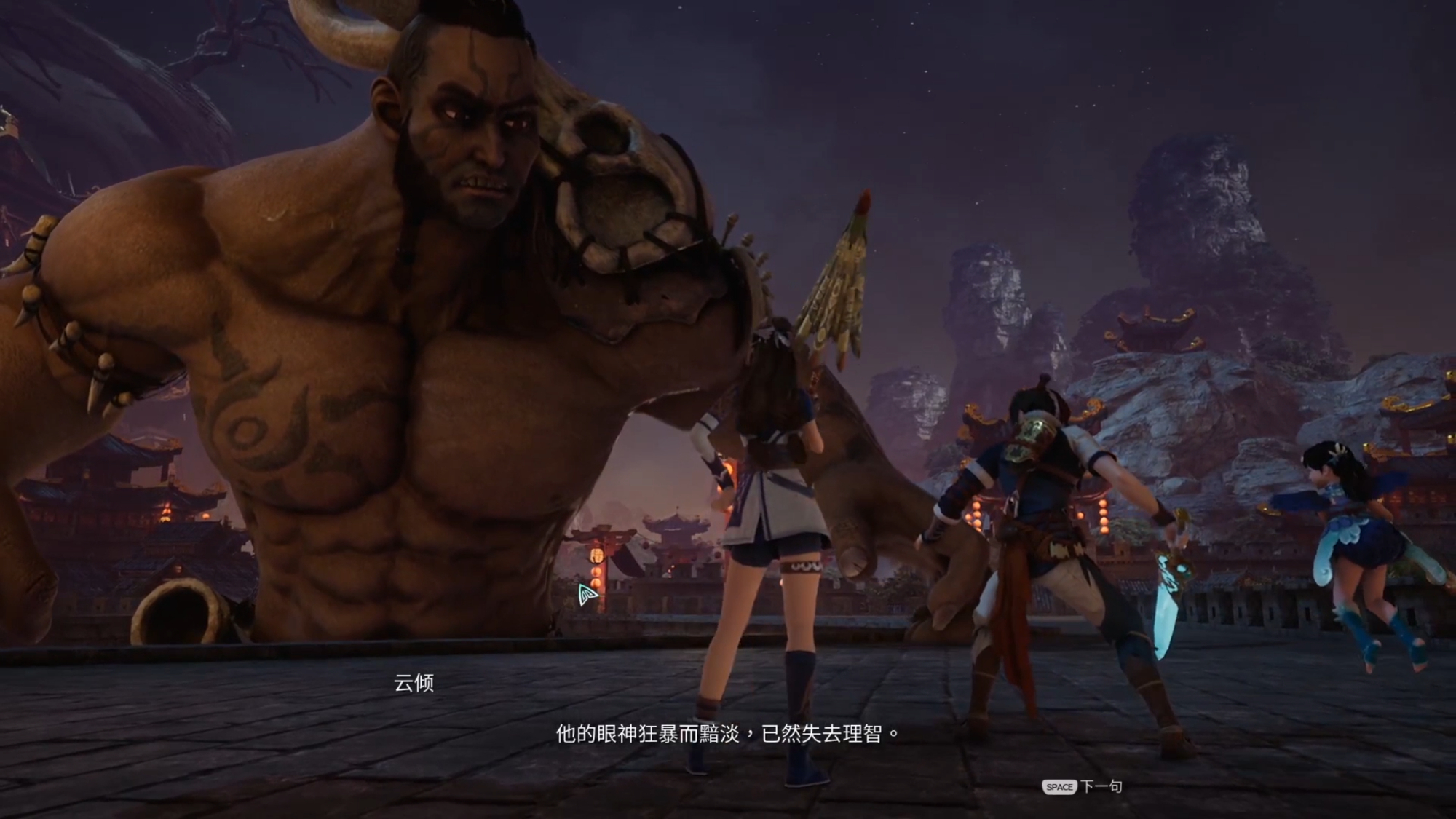Advance dialogue with the 下一句 button
The width and height of the screenshot is (1456, 819).
pos(1083,786)
